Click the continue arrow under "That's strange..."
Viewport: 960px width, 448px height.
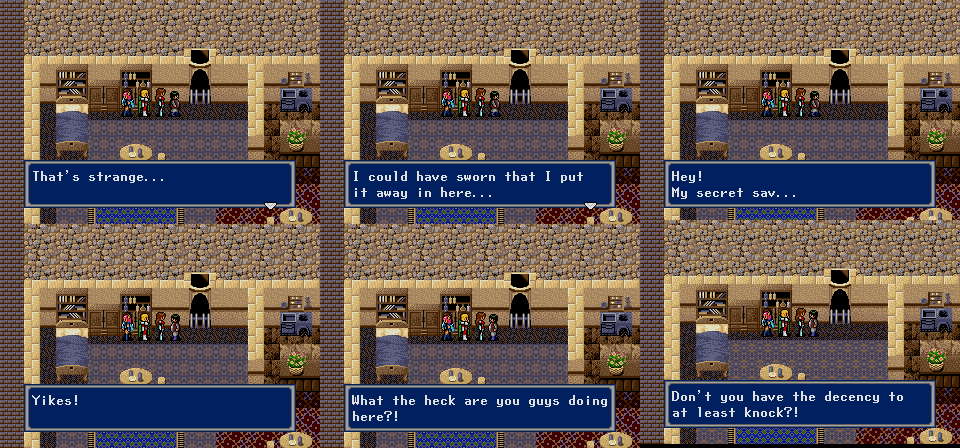pos(269,205)
